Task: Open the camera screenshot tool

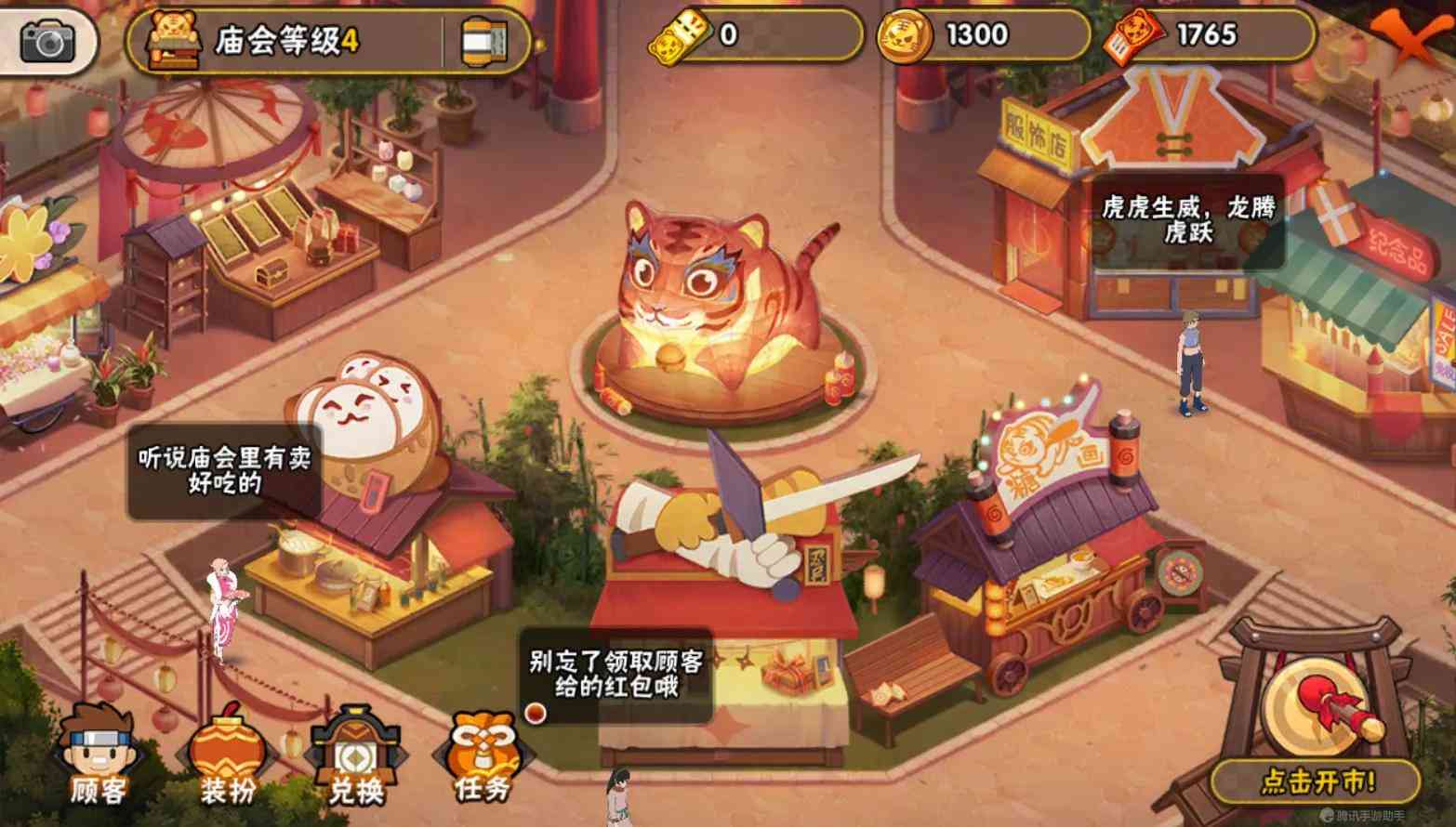Action: click(48, 39)
